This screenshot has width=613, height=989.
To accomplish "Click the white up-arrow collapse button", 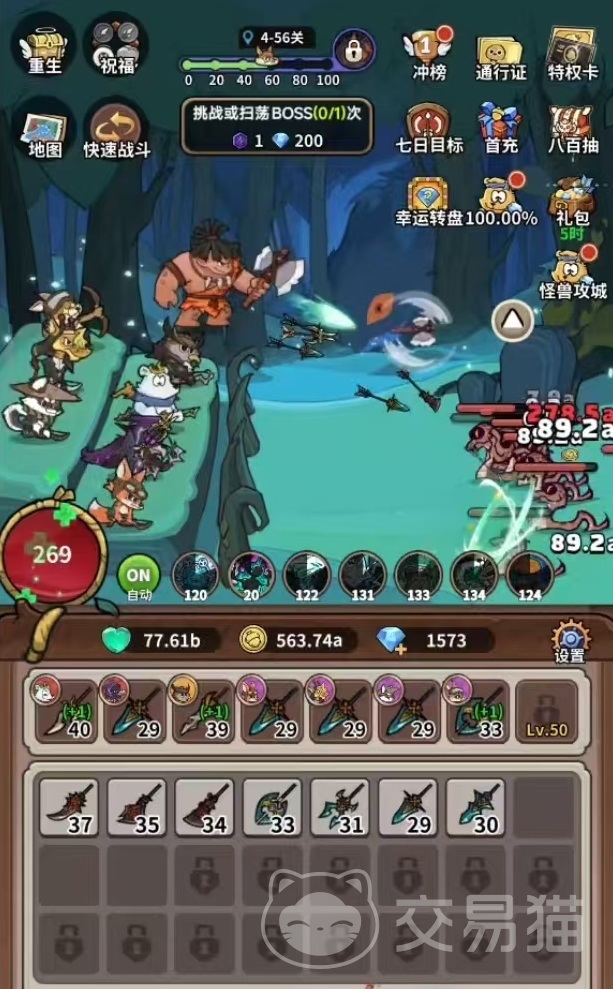I will tap(514, 321).
